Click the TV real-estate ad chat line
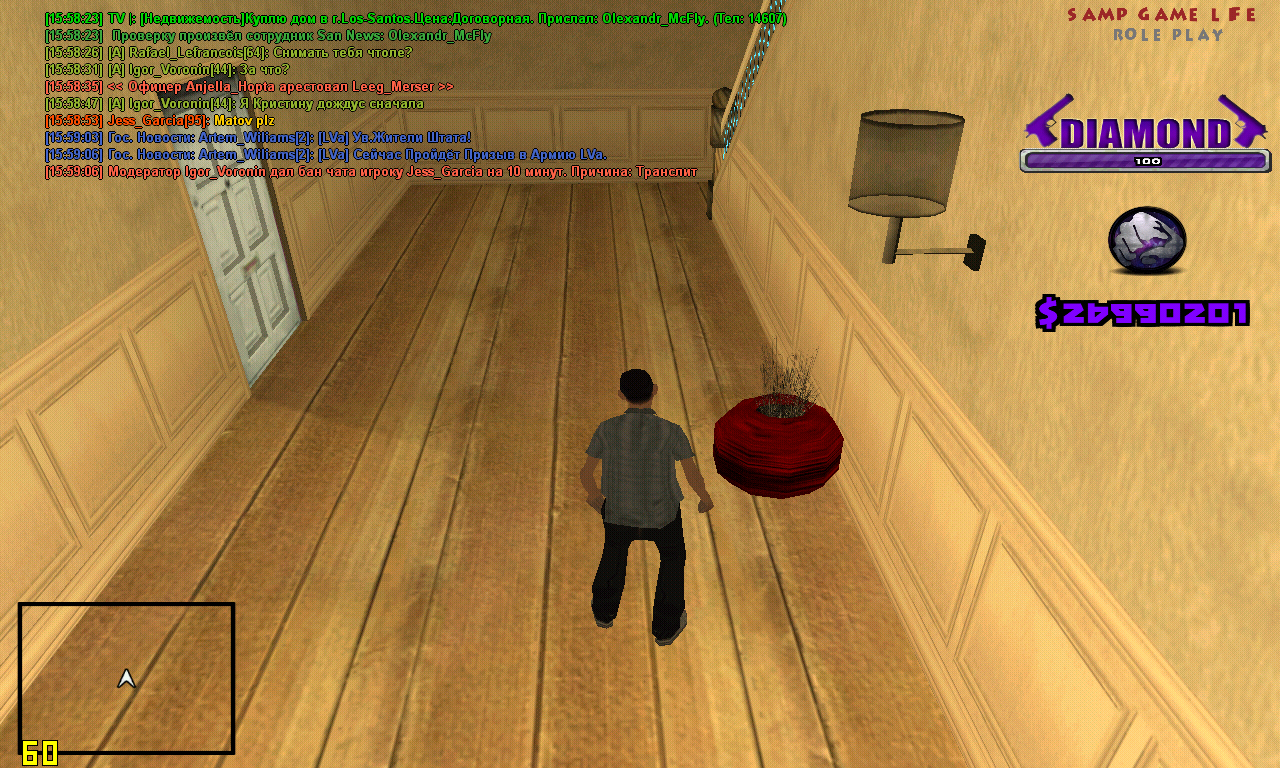 (x=415, y=19)
